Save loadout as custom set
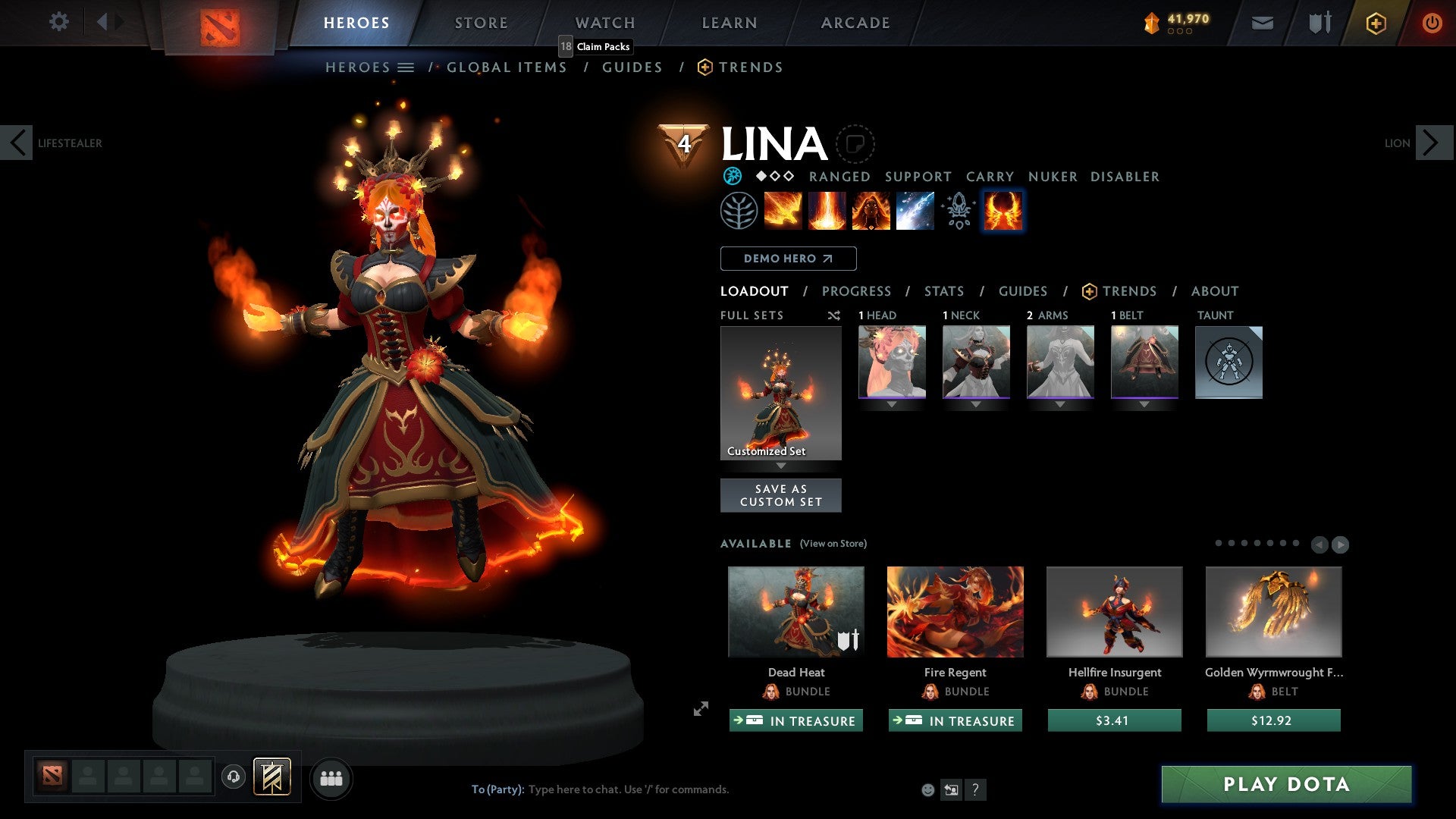The width and height of the screenshot is (1456, 819). [x=780, y=495]
